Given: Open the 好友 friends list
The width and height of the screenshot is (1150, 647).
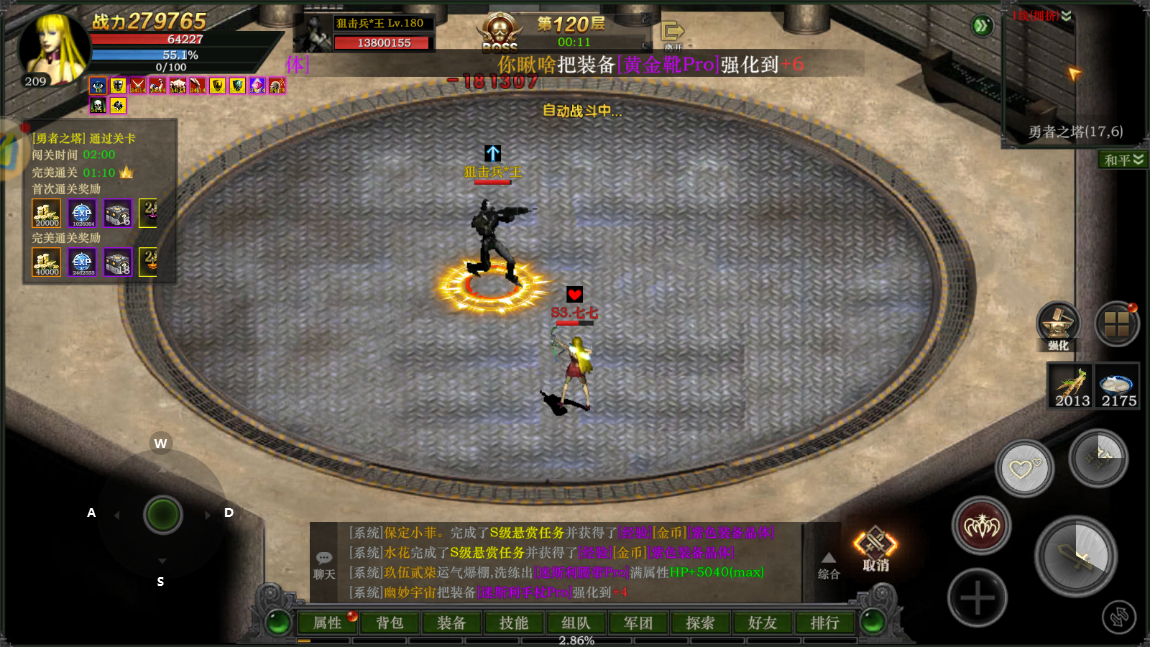Looking at the screenshot, I should click(762, 623).
